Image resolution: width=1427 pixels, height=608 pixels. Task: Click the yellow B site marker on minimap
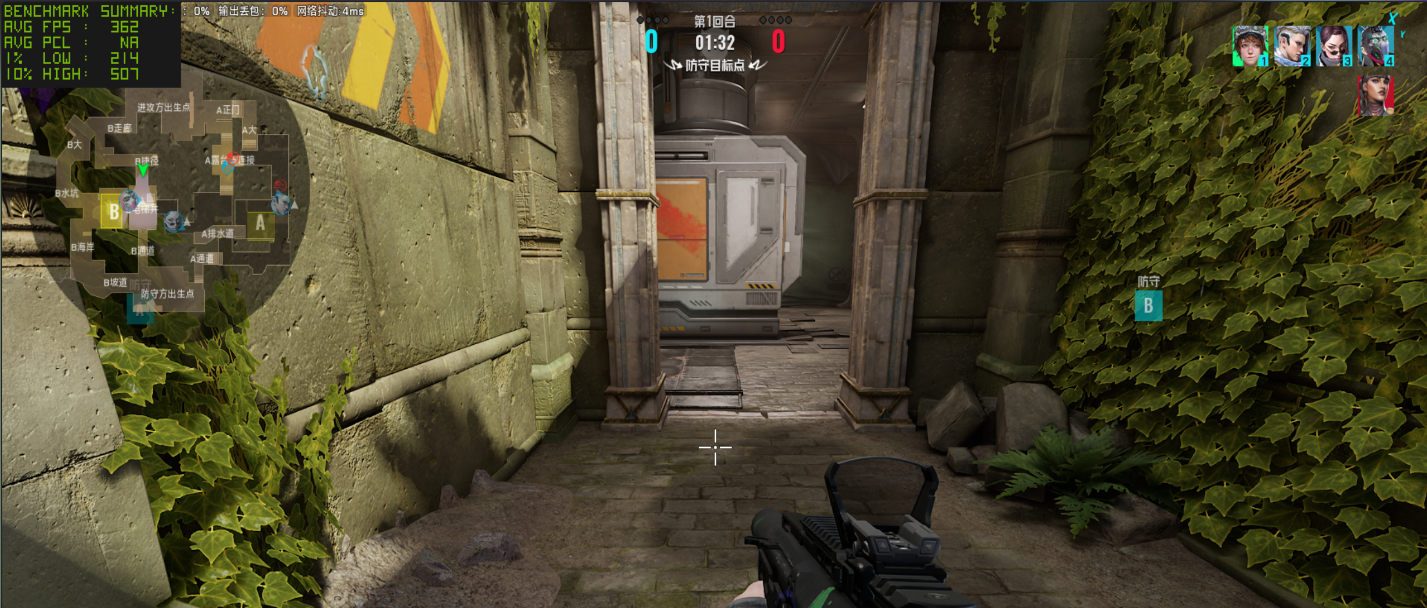113,212
